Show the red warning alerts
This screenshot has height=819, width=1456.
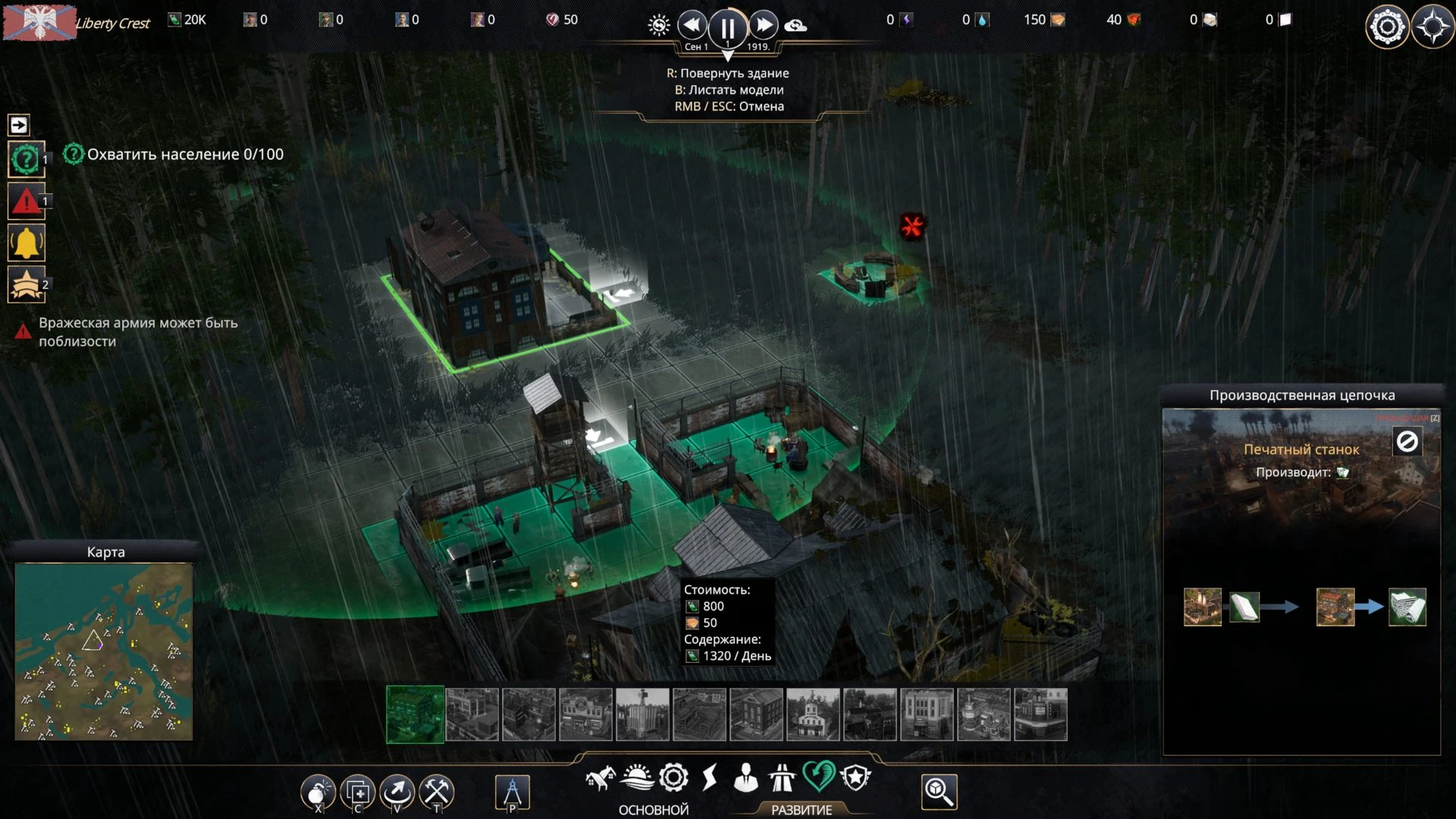point(26,202)
